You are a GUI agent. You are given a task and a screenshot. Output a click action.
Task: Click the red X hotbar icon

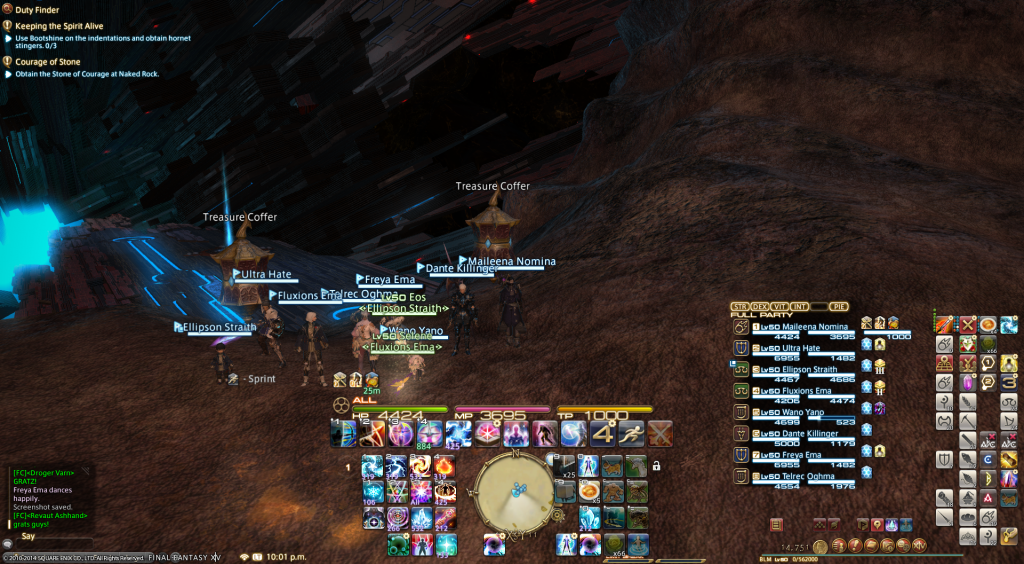(968, 323)
